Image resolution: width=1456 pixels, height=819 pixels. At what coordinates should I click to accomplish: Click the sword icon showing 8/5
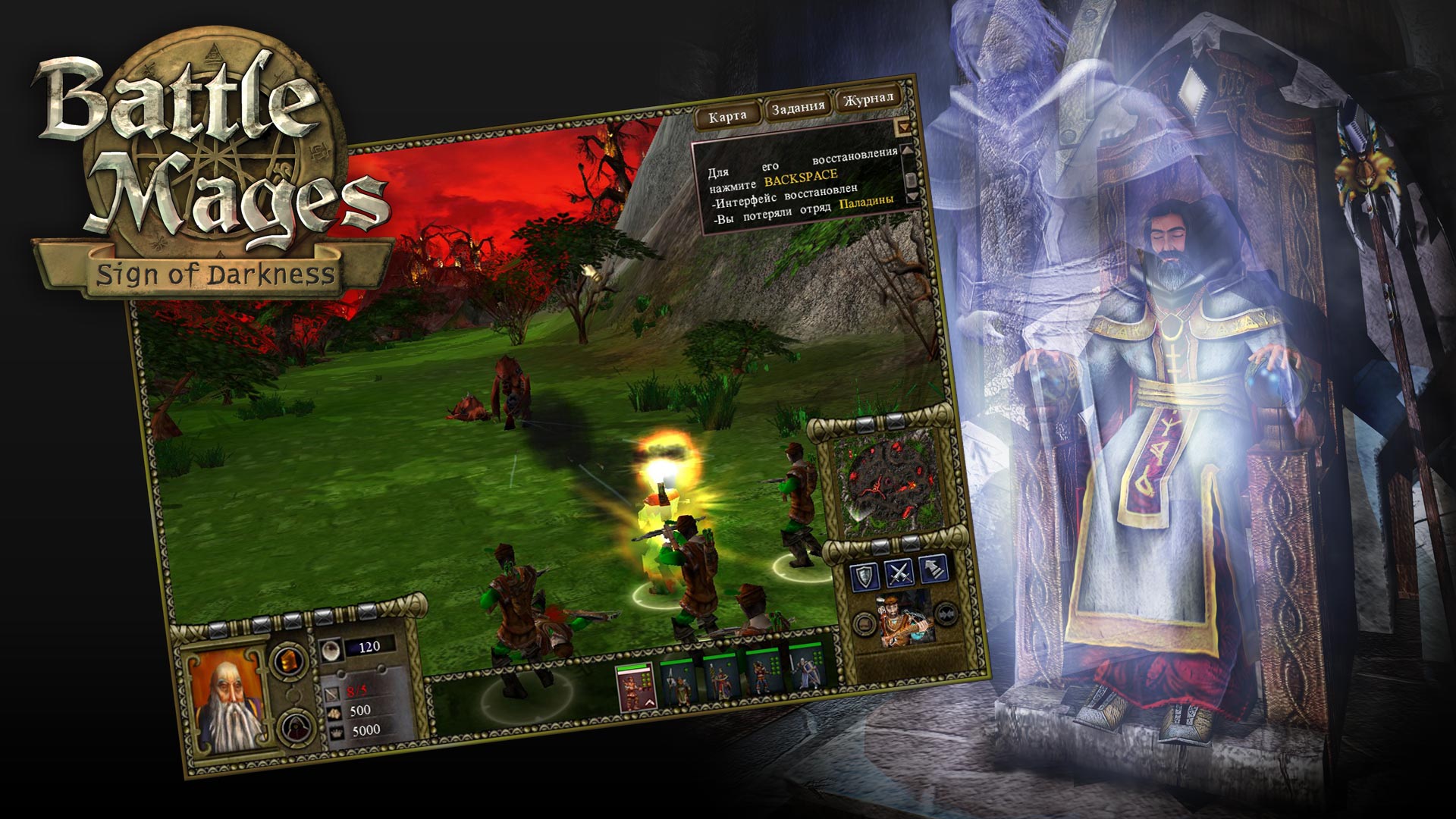(332, 695)
